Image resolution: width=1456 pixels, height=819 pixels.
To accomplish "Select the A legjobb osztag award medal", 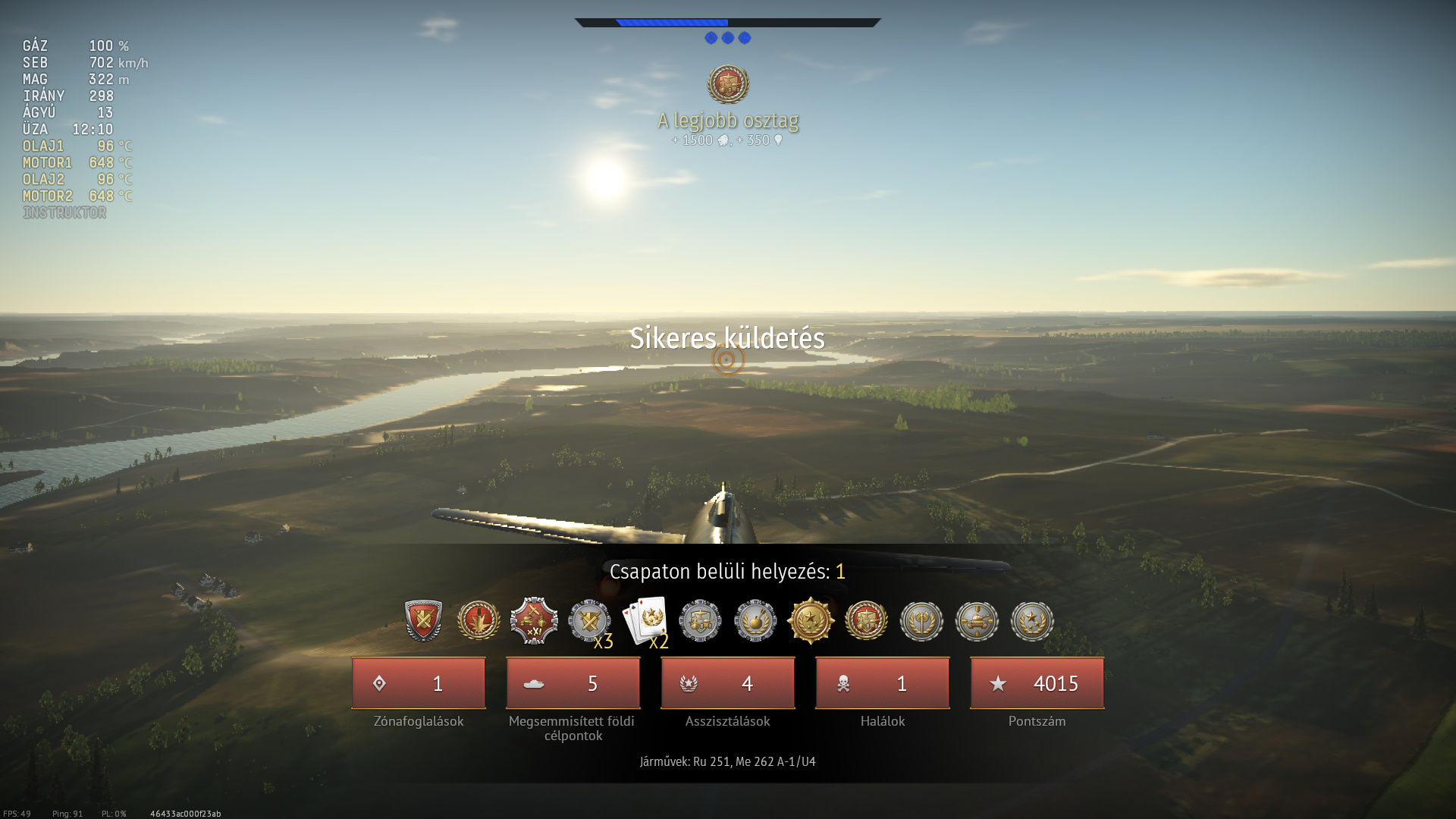I will point(728,83).
